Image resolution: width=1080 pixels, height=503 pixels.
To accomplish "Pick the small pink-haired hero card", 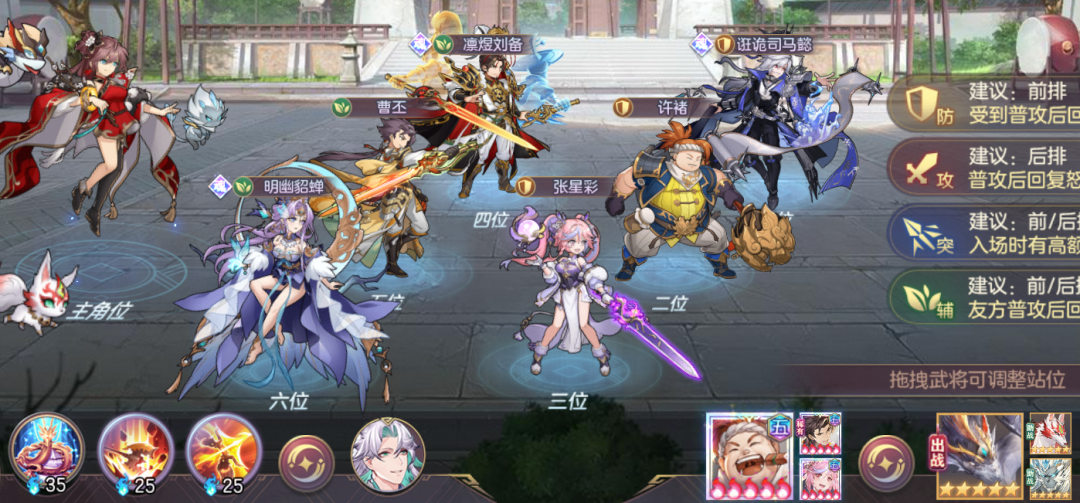I will click(x=820, y=479).
